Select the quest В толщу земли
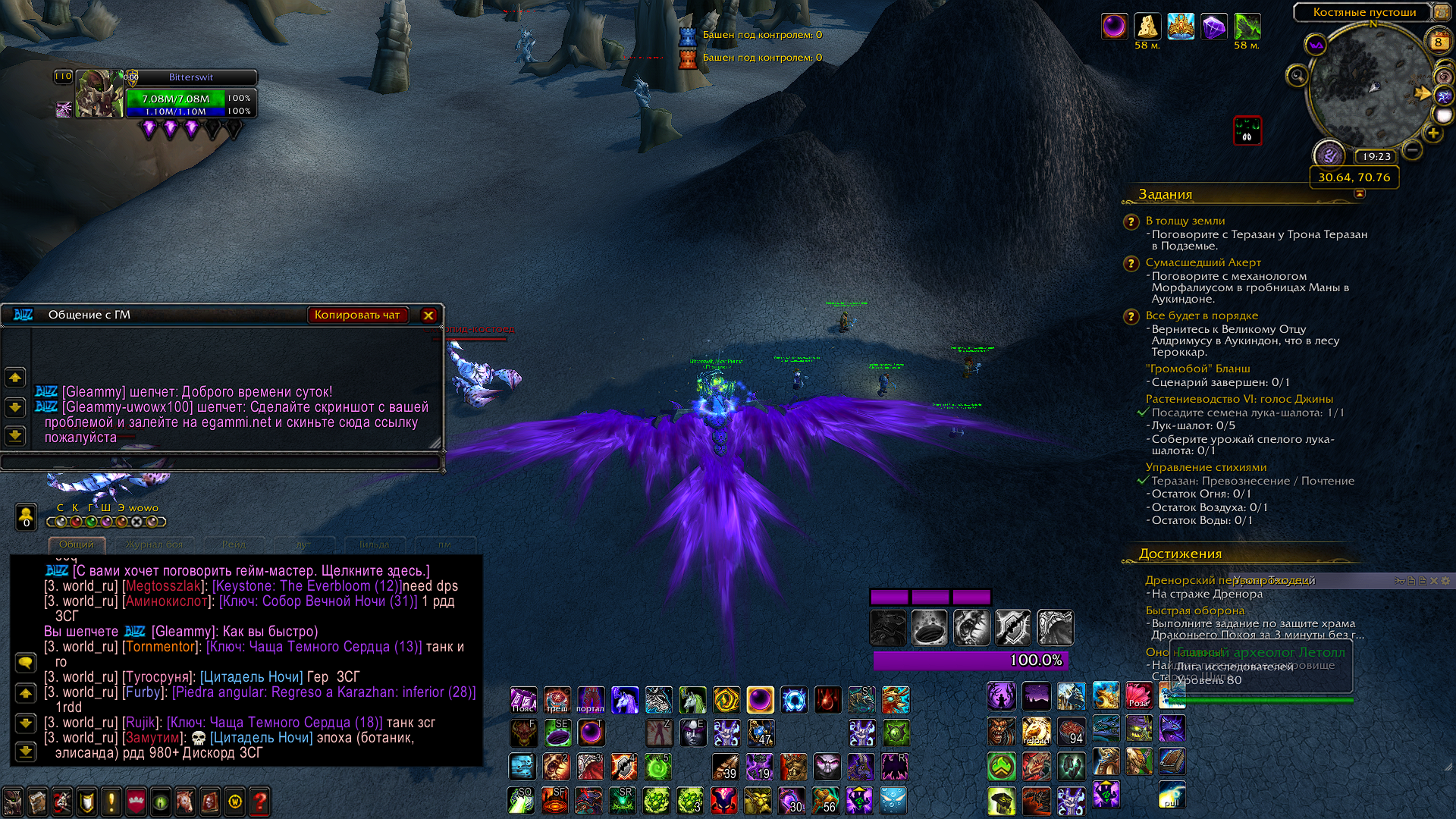The height and width of the screenshot is (819, 1456). (1185, 221)
